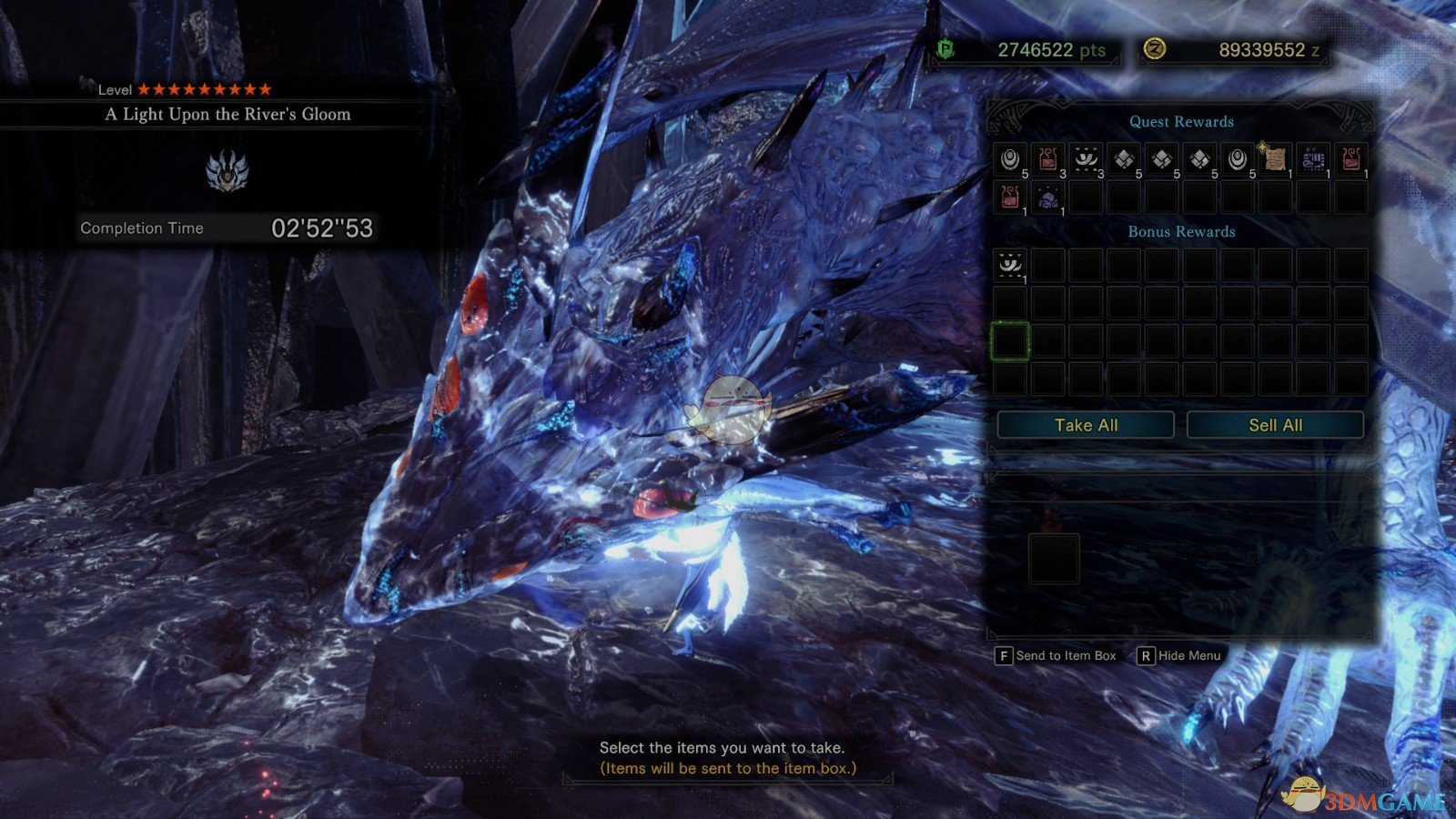Click the green-highlighted empty reward slot

click(x=1010, y=341)
